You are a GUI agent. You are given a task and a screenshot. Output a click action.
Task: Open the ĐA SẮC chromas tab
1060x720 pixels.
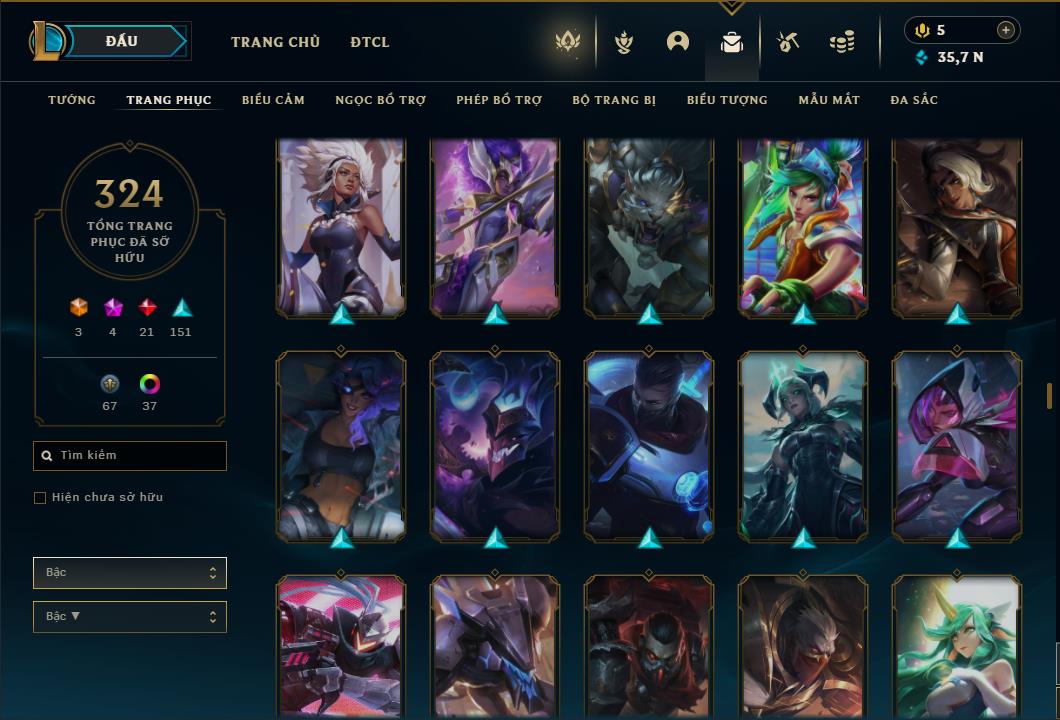(x=914, y=100)
